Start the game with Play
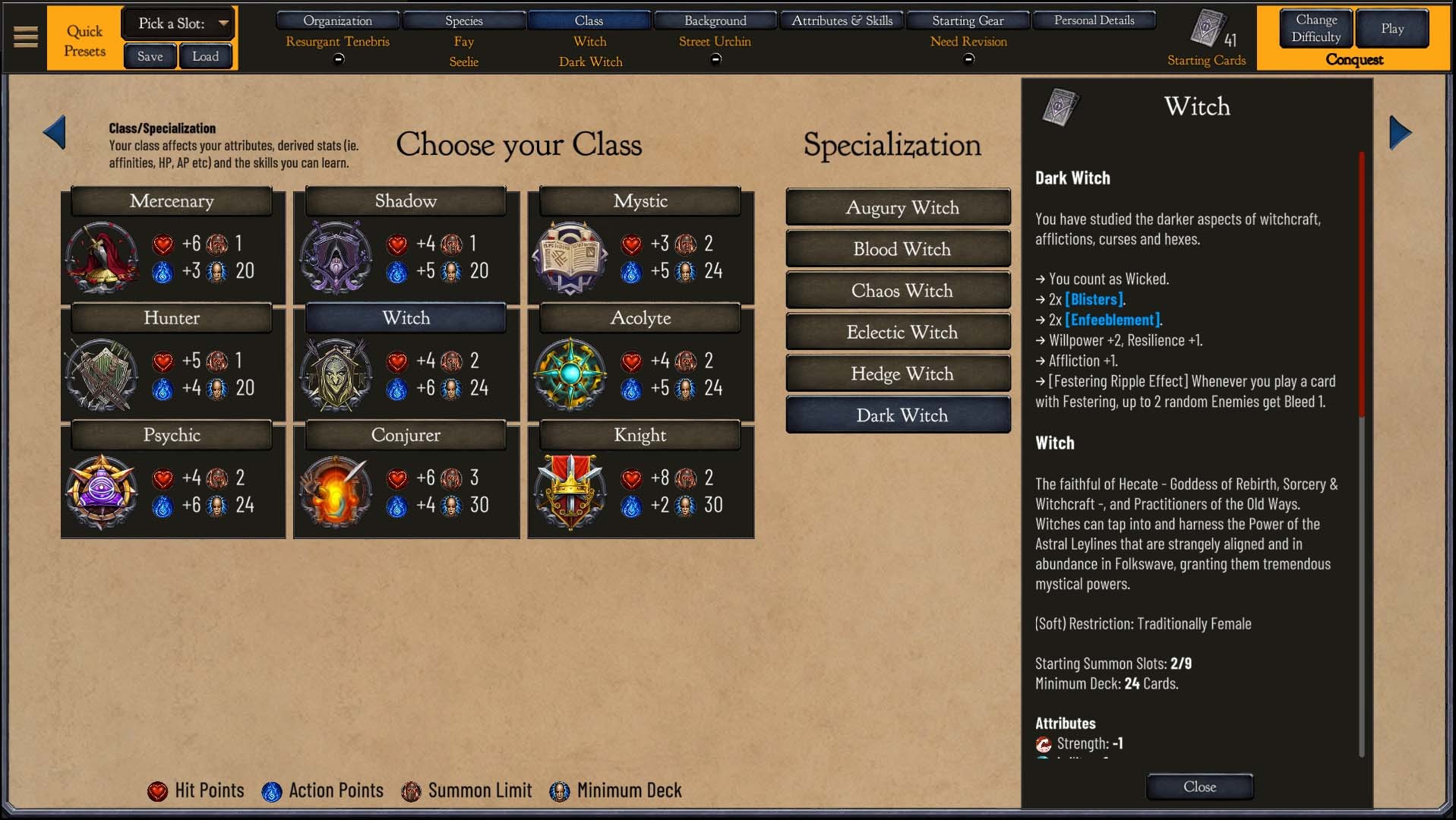The image size is (1456, 820). click(x=1391, y=28)
